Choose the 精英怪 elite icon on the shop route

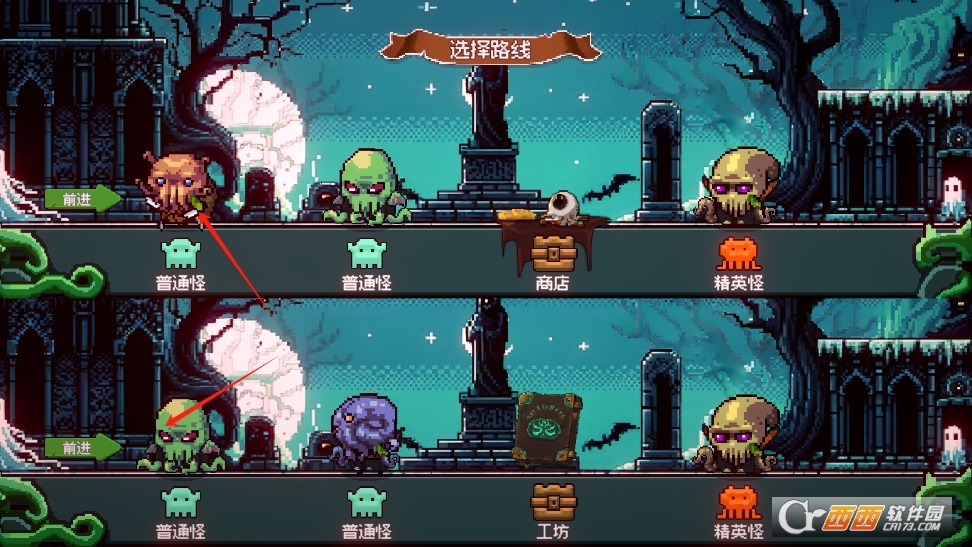click(740, 253)
